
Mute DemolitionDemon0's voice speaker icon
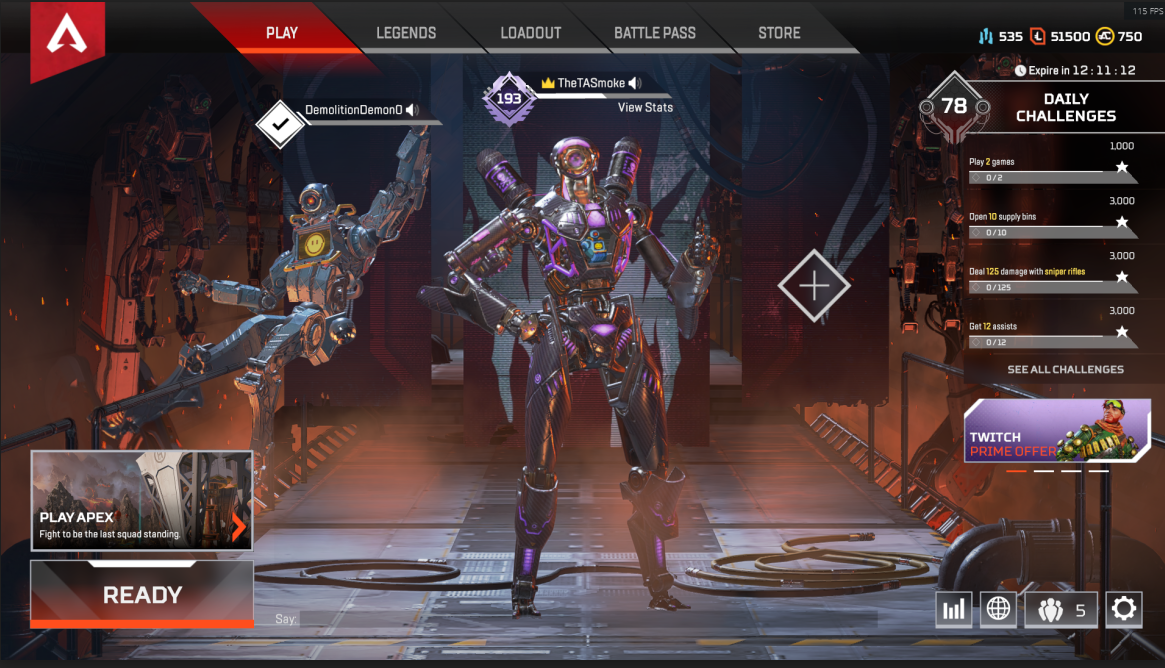(412, 110)
